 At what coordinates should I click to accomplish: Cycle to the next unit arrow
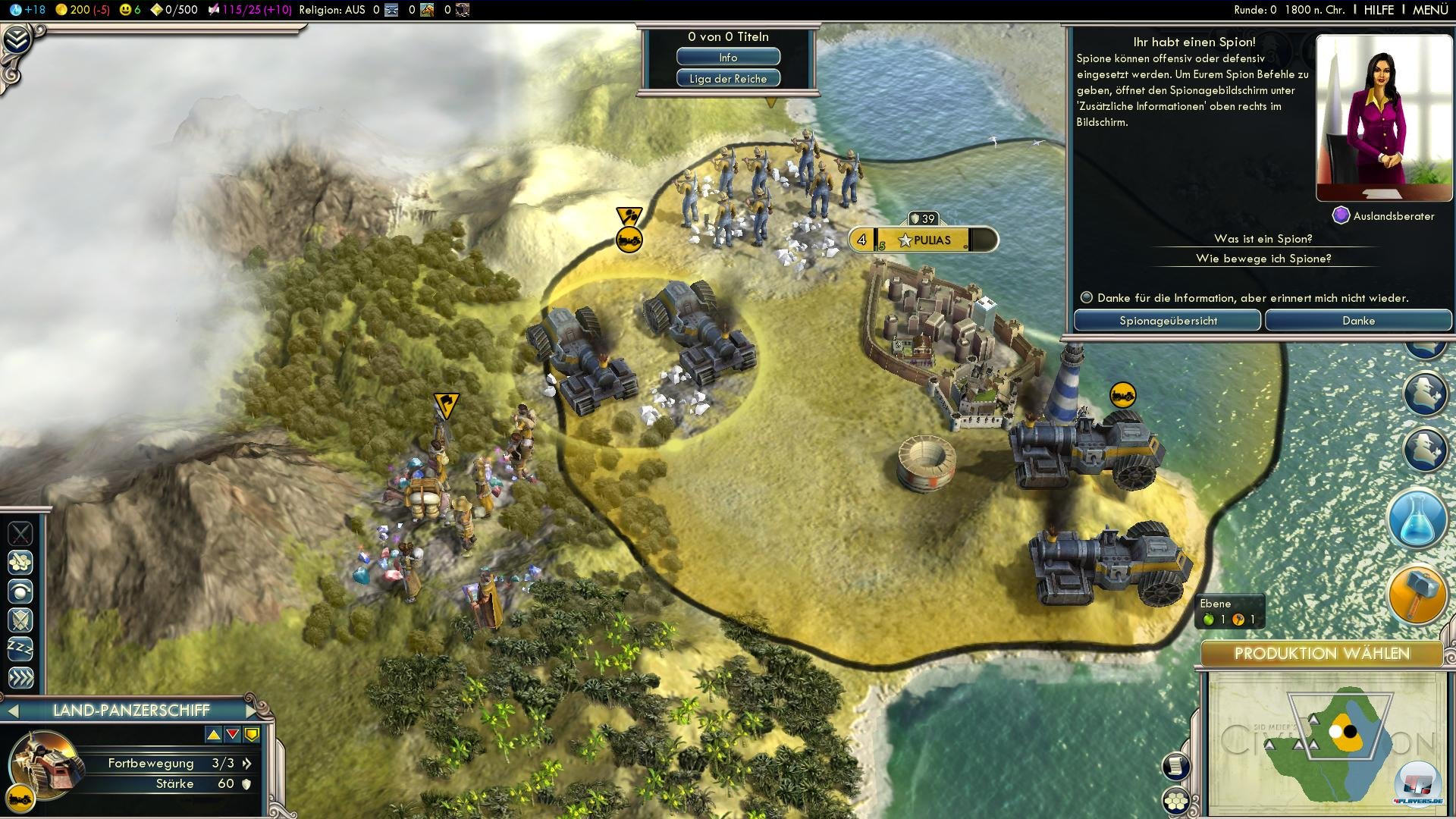[253, 711]
